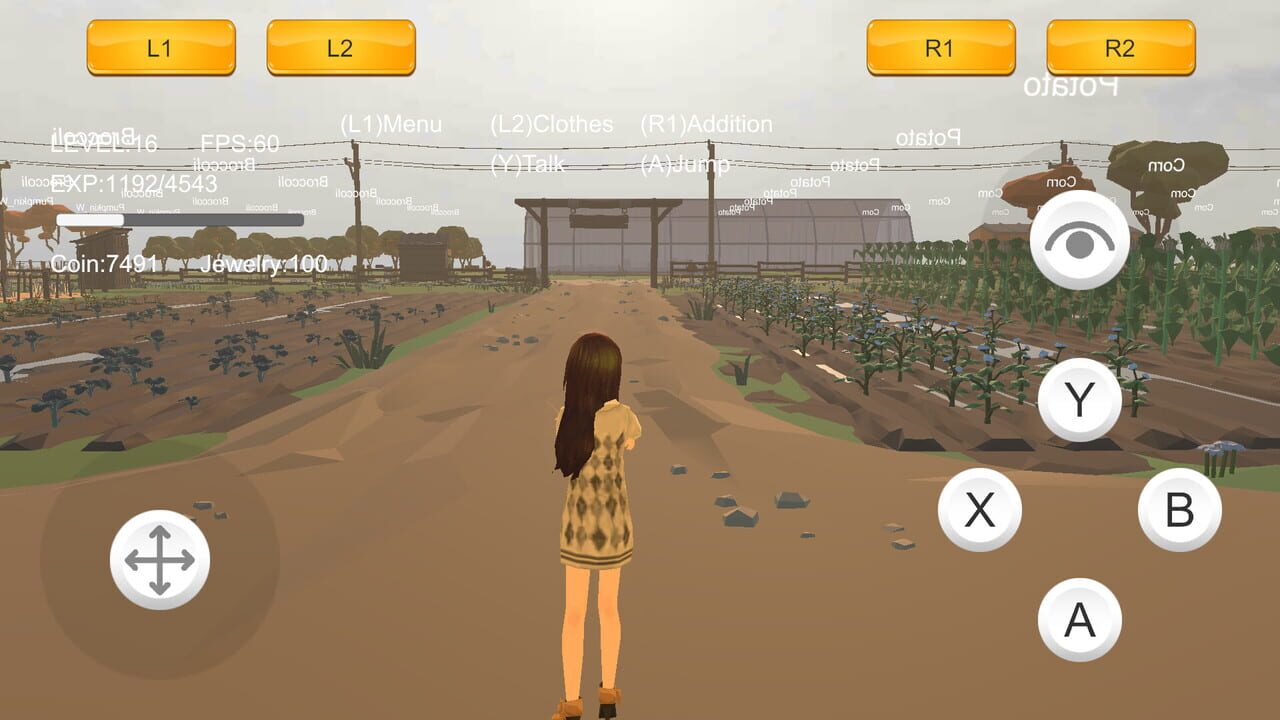Open Clothes via the (L2)Clothes label
This screenshot has width=1280, height=720.
coord(551,125)
